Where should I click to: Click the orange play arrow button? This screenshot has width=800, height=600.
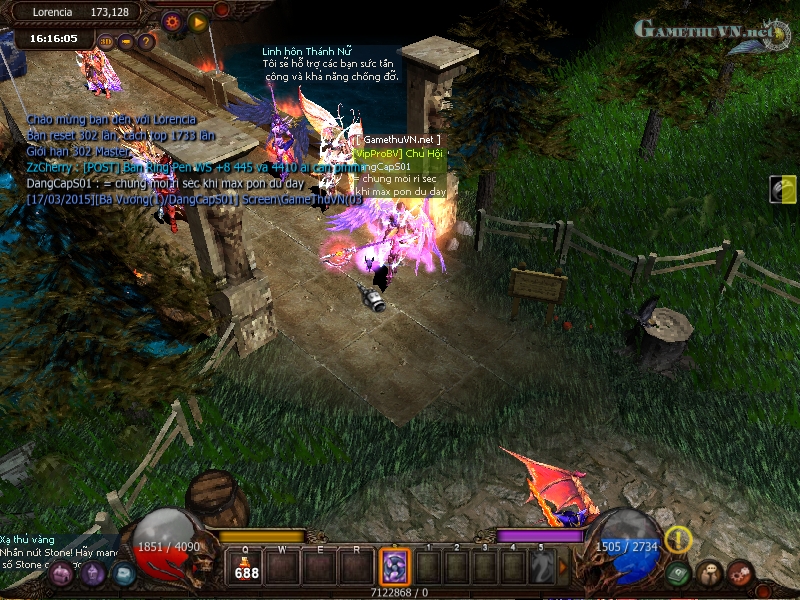[x=198, y=21]
